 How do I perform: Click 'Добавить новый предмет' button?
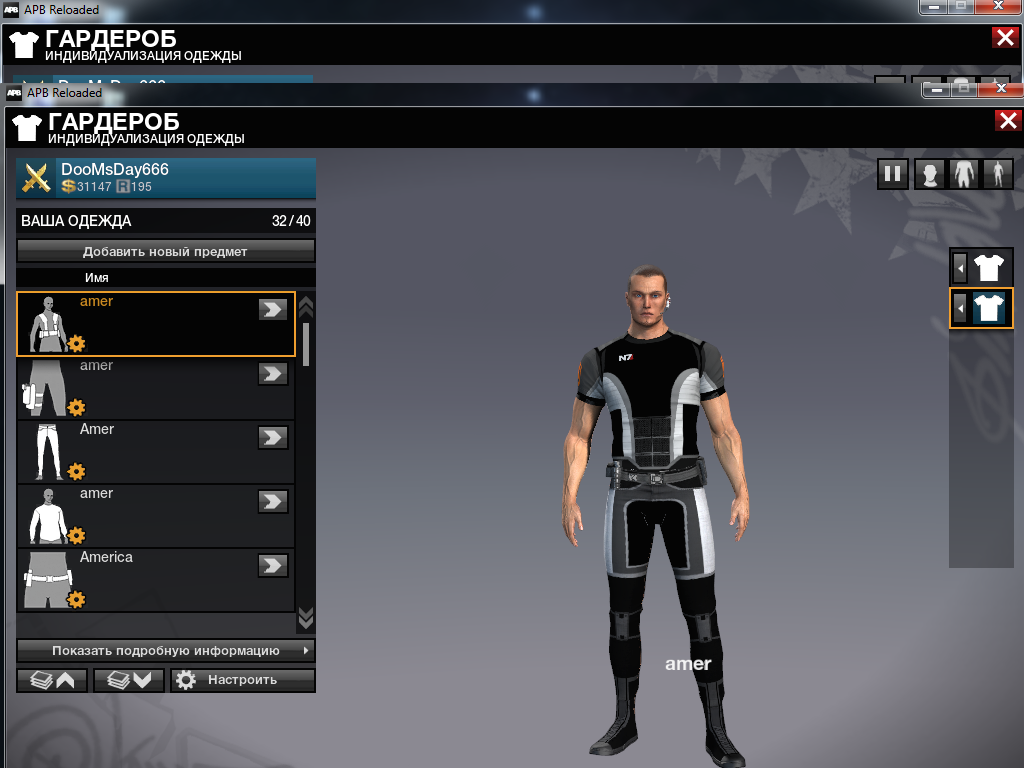click(165, 251)
